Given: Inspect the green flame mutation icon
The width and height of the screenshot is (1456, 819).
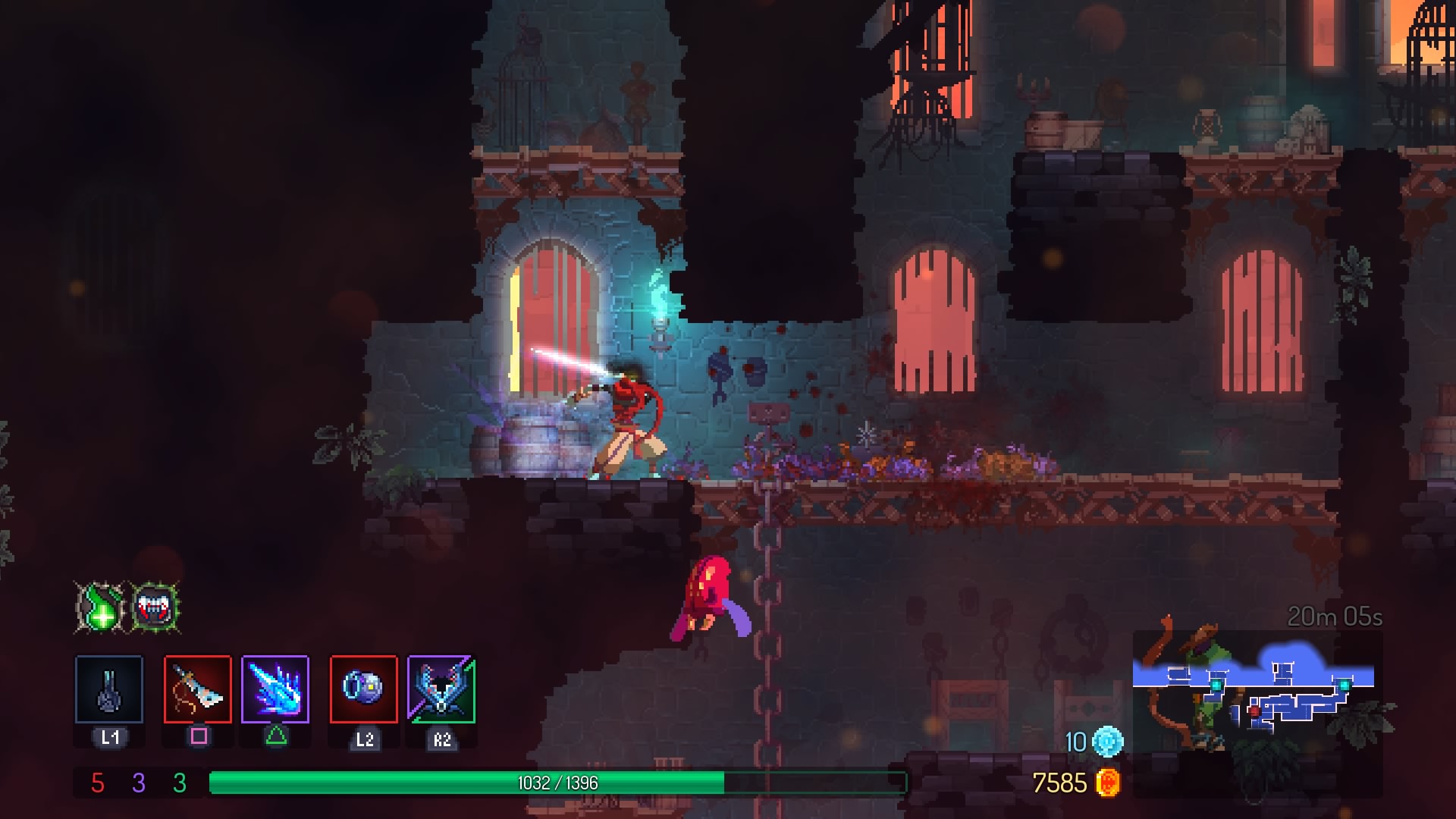Looking at the screenshot, I should 101,607.
